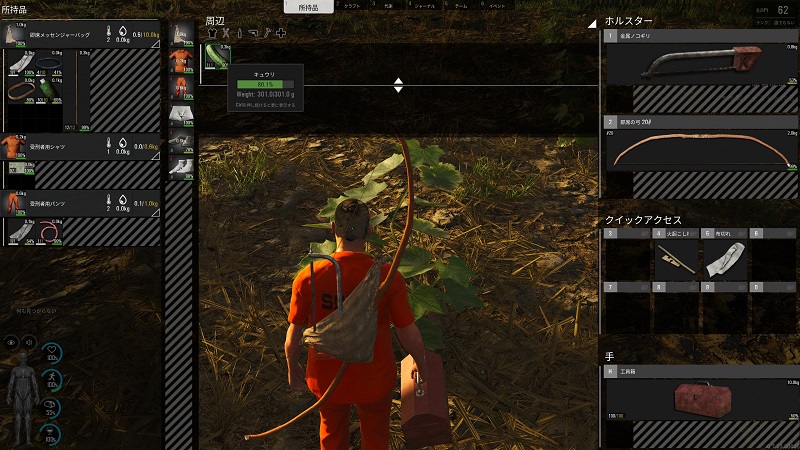Click the messenger bag container header
This screenshot has width=800, height=450.
(82, 35)
